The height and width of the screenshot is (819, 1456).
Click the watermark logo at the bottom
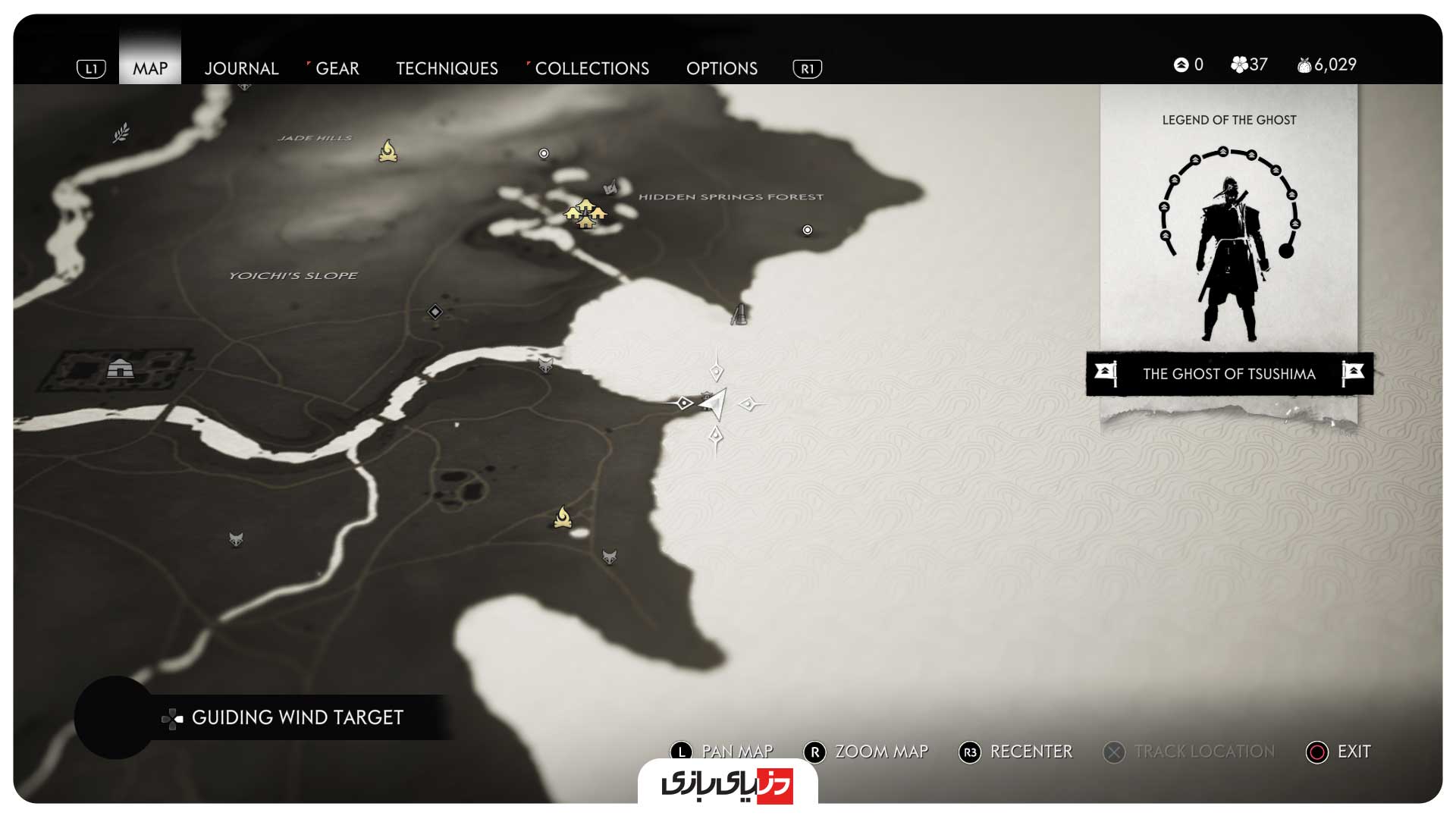pos(727,784)
